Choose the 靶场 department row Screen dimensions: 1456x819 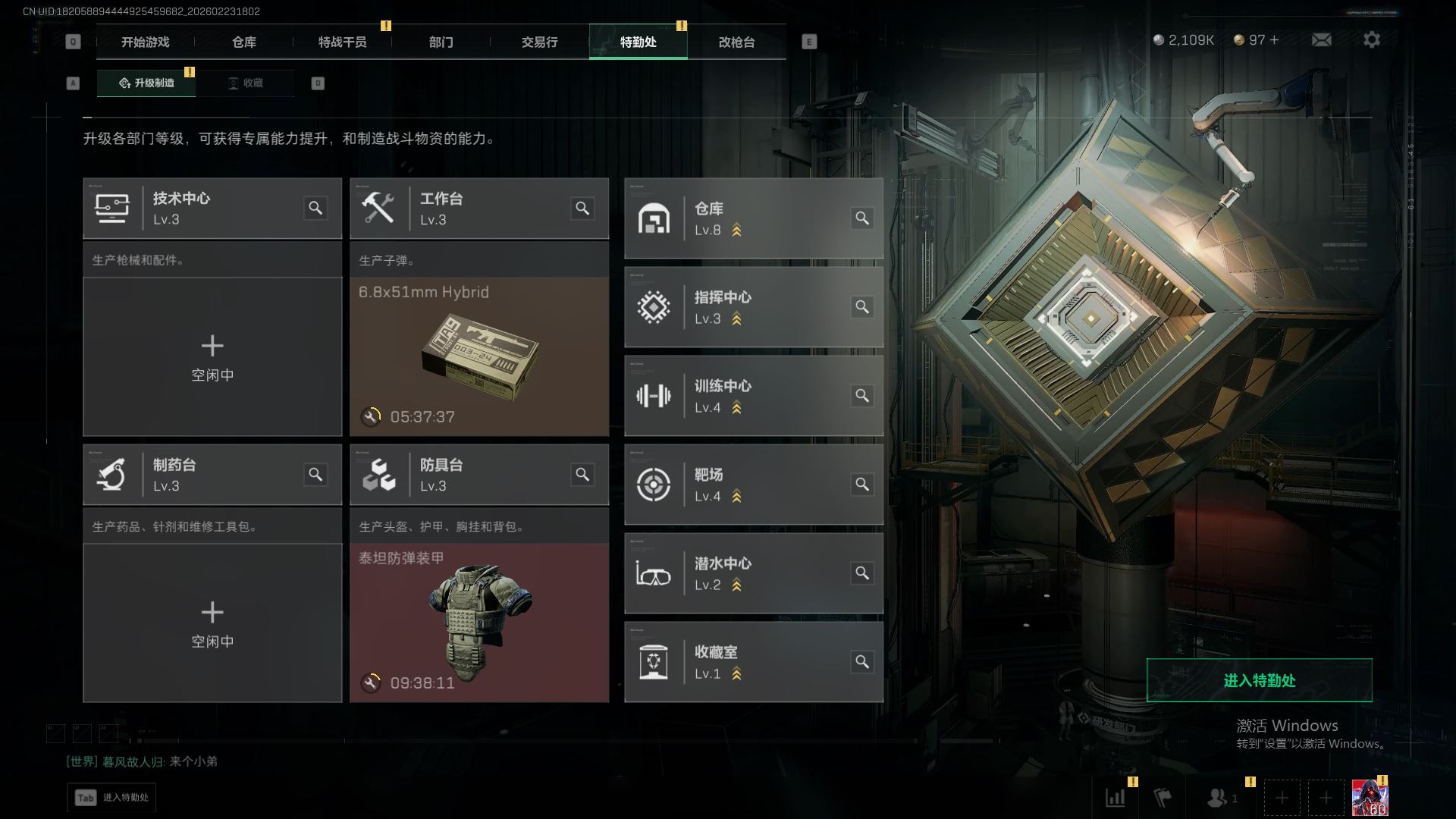(x=753, y=485)
